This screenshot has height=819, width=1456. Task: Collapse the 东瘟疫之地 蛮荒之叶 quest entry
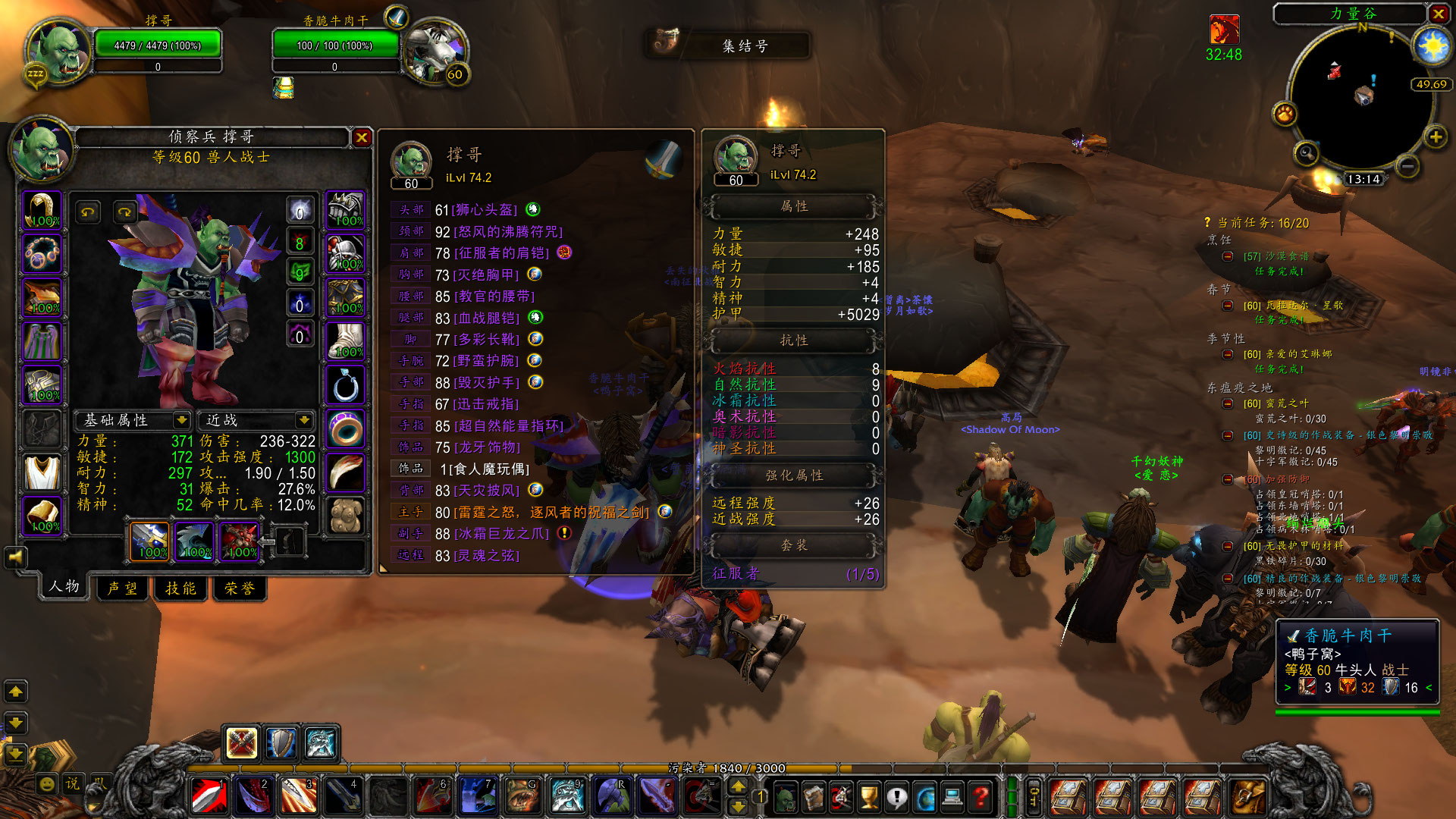1228,403
